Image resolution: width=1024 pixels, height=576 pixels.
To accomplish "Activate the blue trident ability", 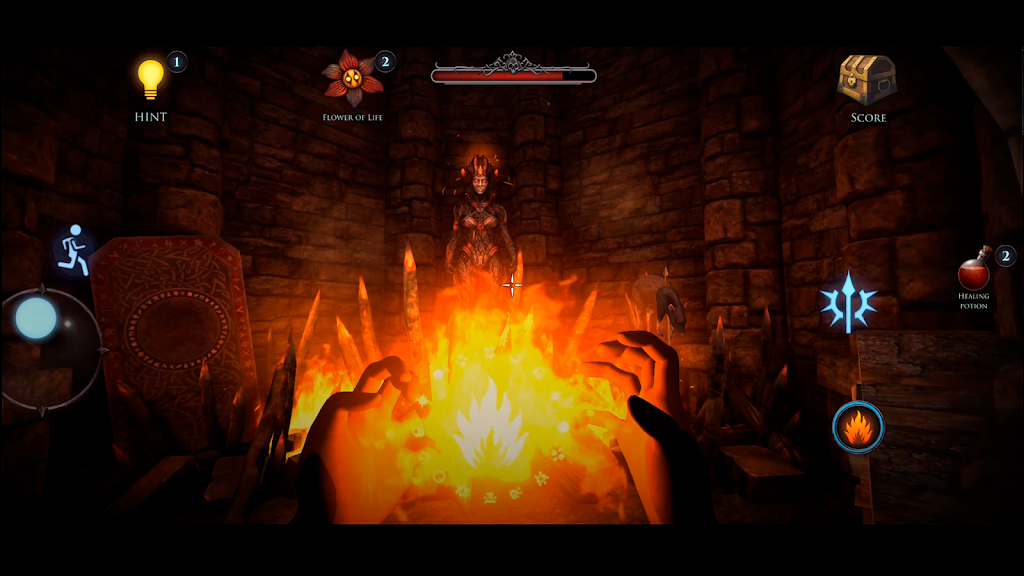I will (848, 301).
